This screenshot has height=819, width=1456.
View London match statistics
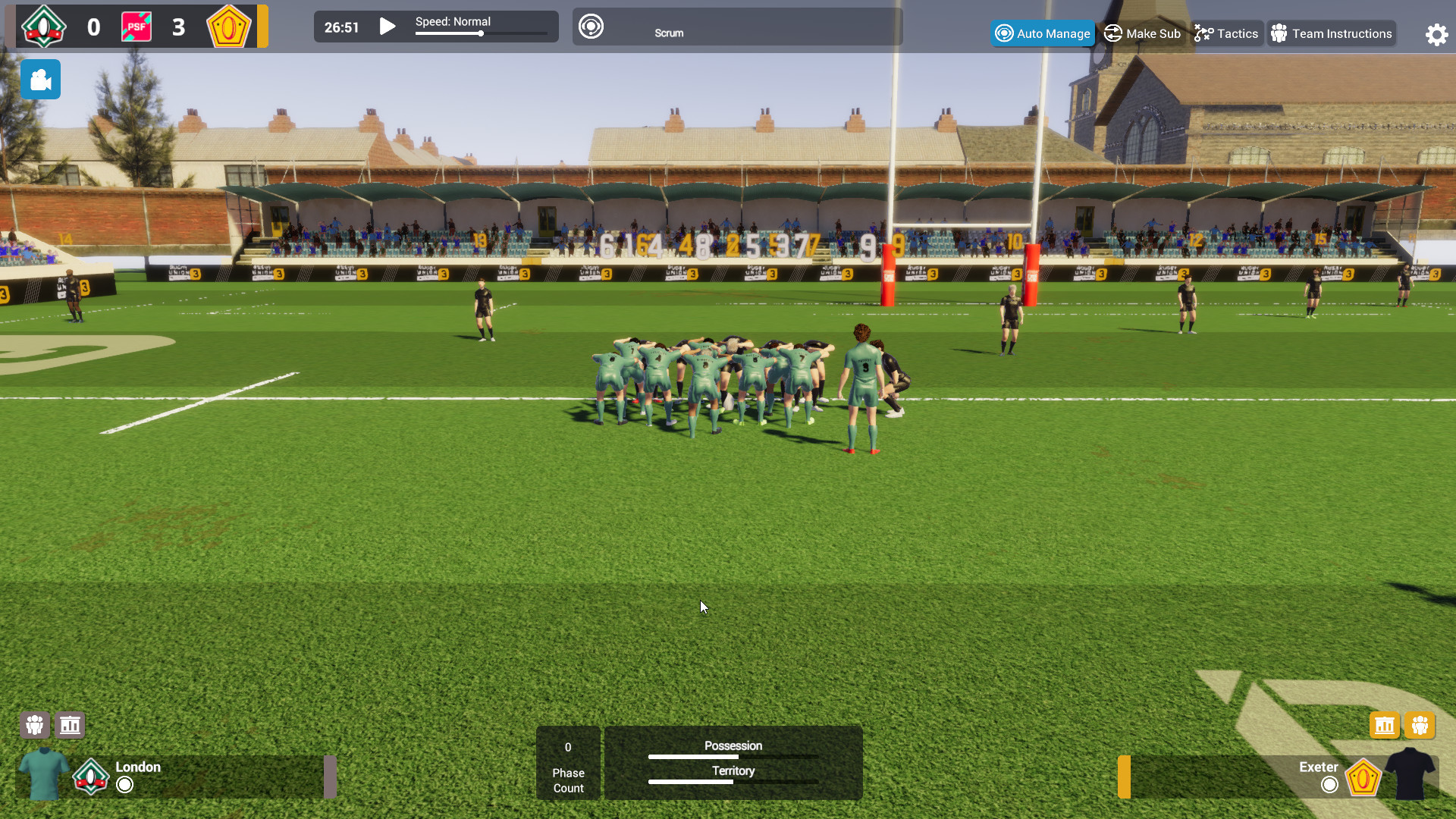[70, 724]
